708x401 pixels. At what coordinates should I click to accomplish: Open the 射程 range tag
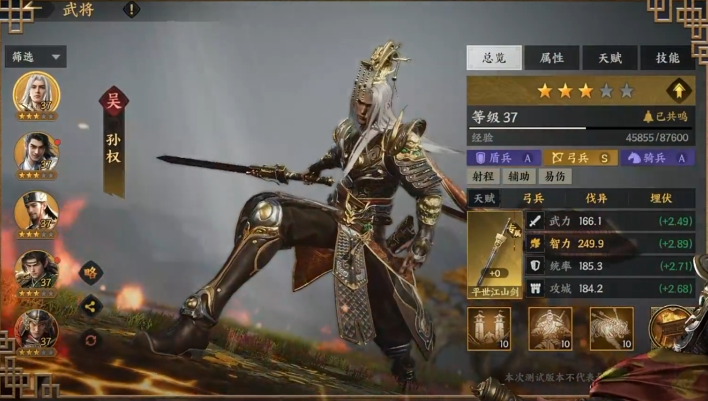point(483,176)
